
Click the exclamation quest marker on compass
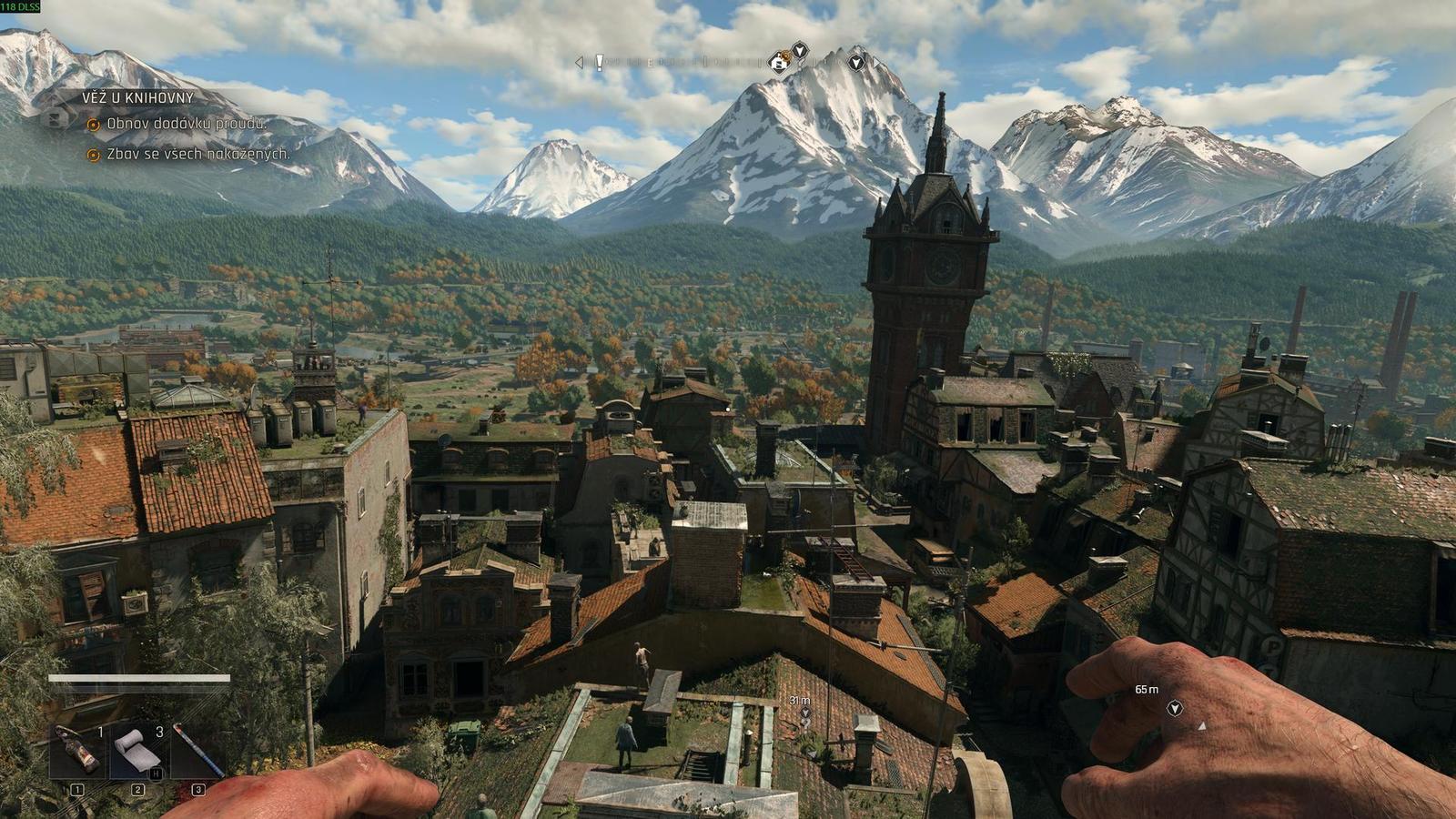coord(599,62)
